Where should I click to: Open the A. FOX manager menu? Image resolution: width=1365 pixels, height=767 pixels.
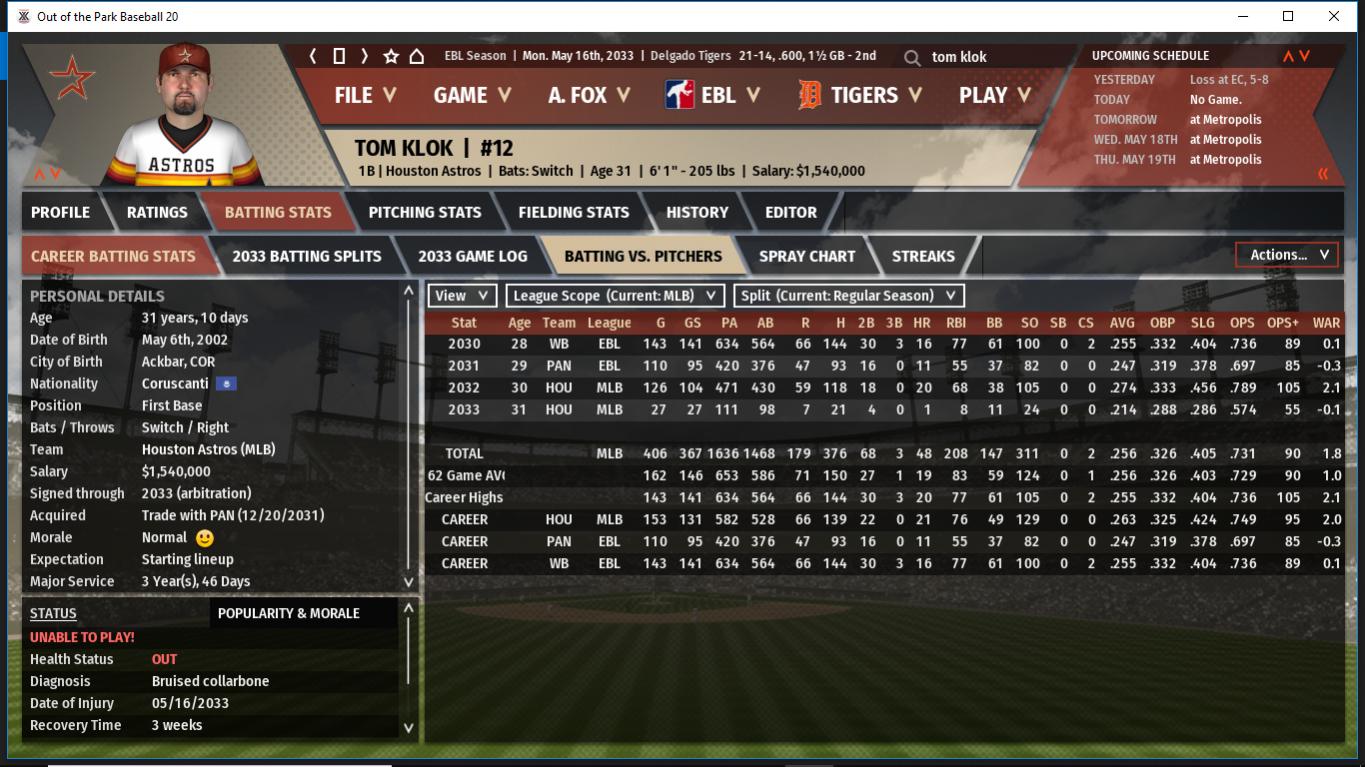(589, 95)
